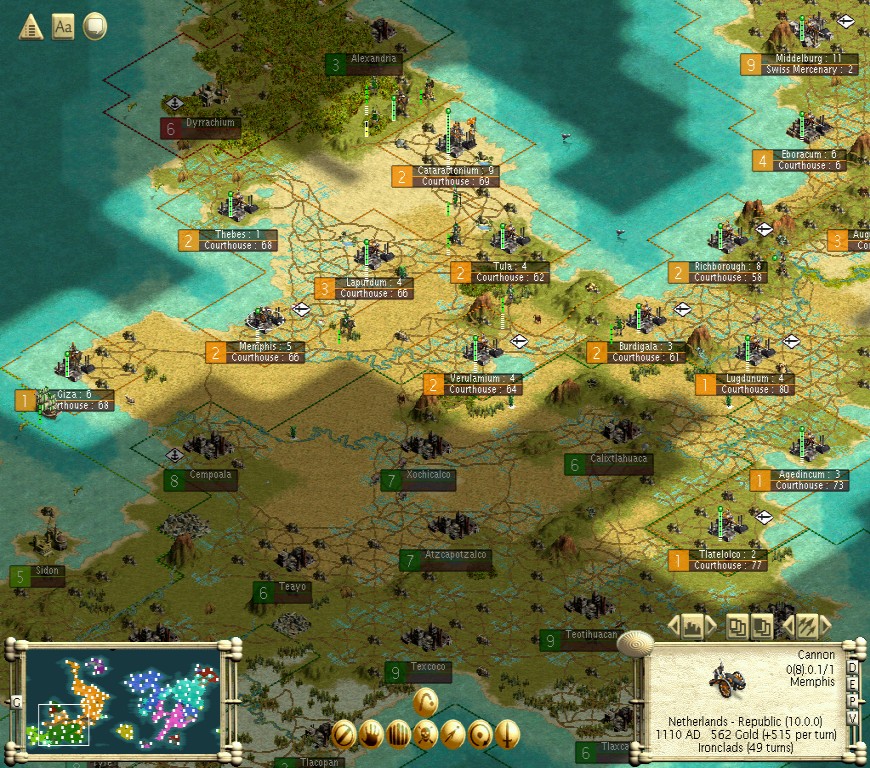Select the Cannon unit portrait in the info box
870x768 pixels.
coord(724,679)
